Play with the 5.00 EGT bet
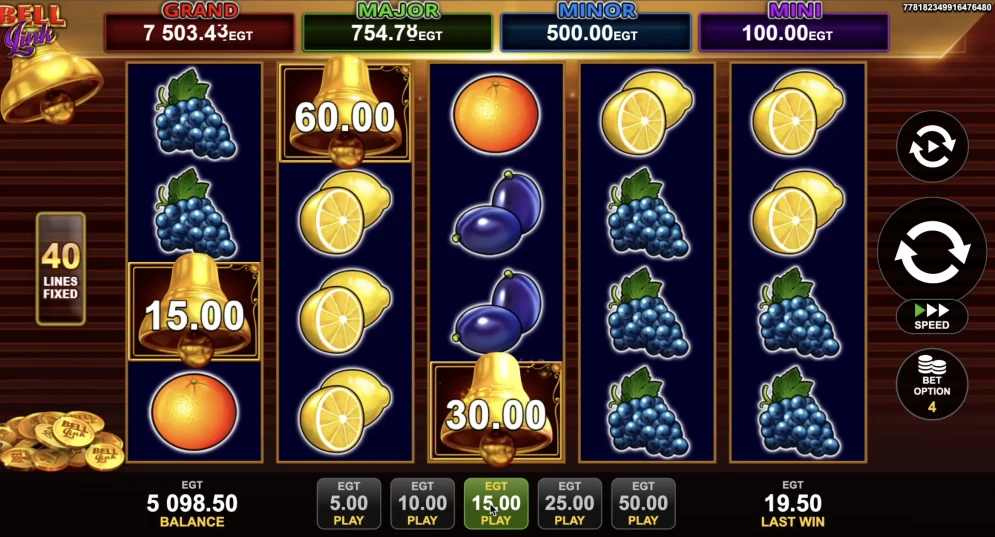This screenshot has width=995, height=537. tap(349, 503)
